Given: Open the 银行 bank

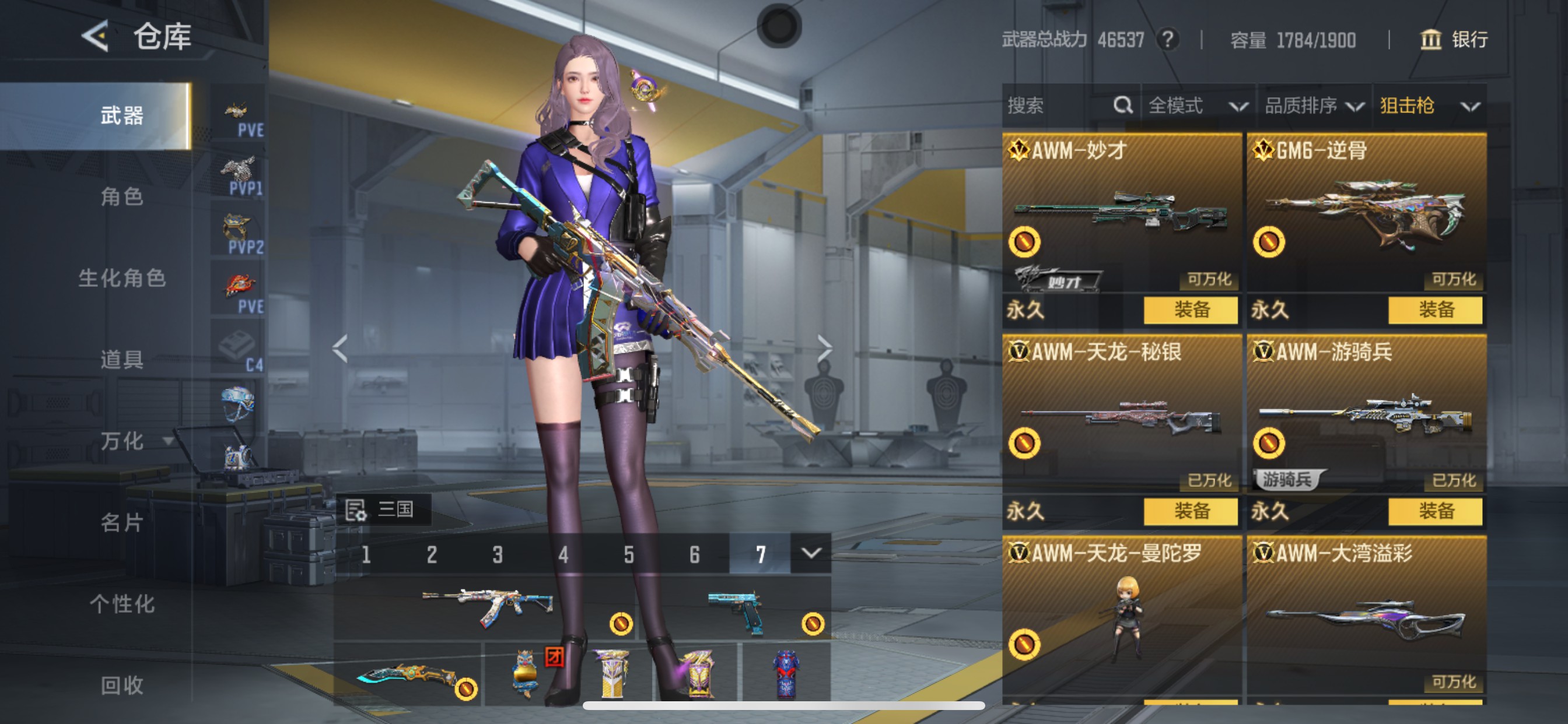Looking at the screenshot, I should tap(1454, 40).
